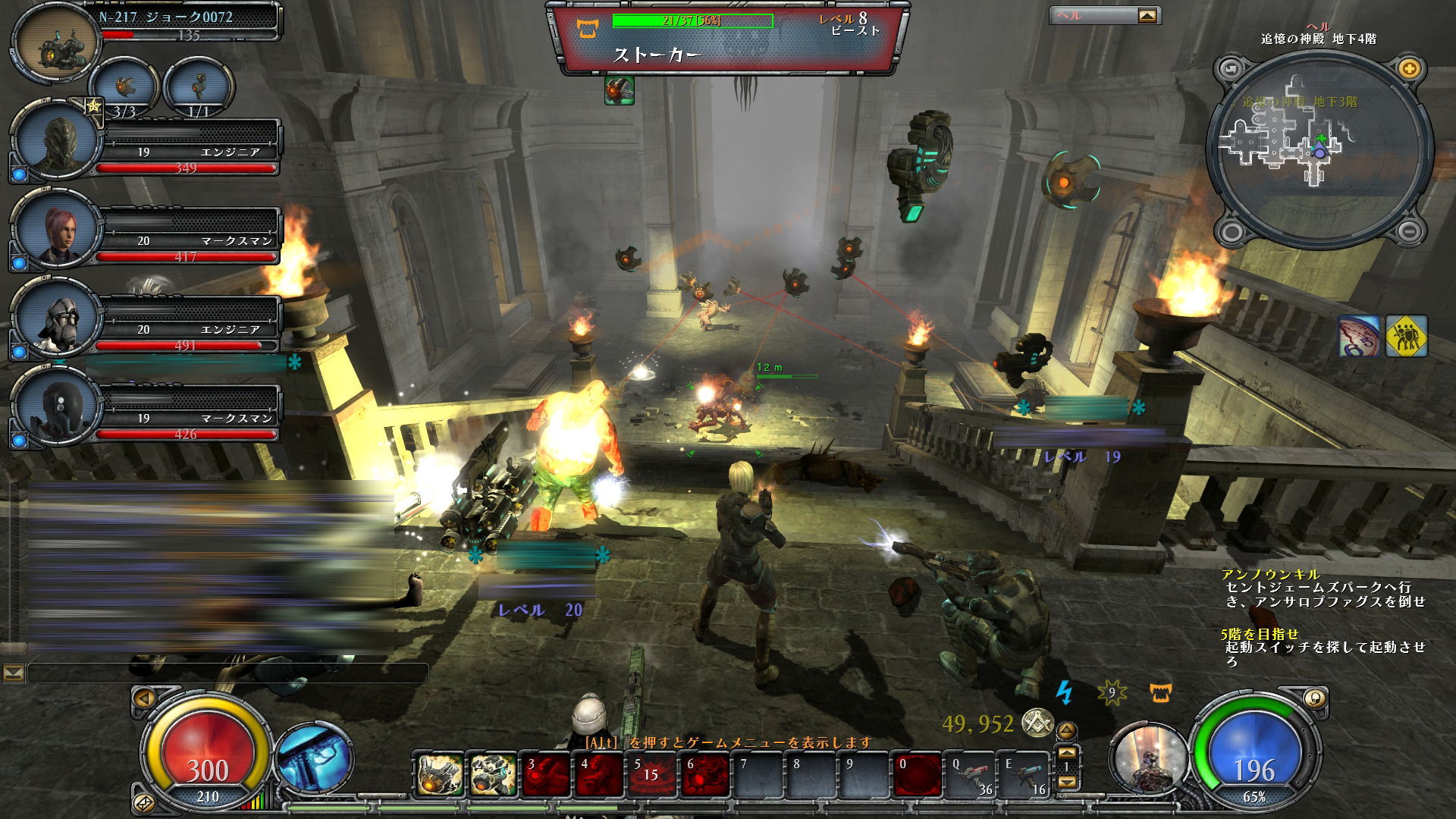Zoom in the minimap with the plus button

coord(1409,69)
